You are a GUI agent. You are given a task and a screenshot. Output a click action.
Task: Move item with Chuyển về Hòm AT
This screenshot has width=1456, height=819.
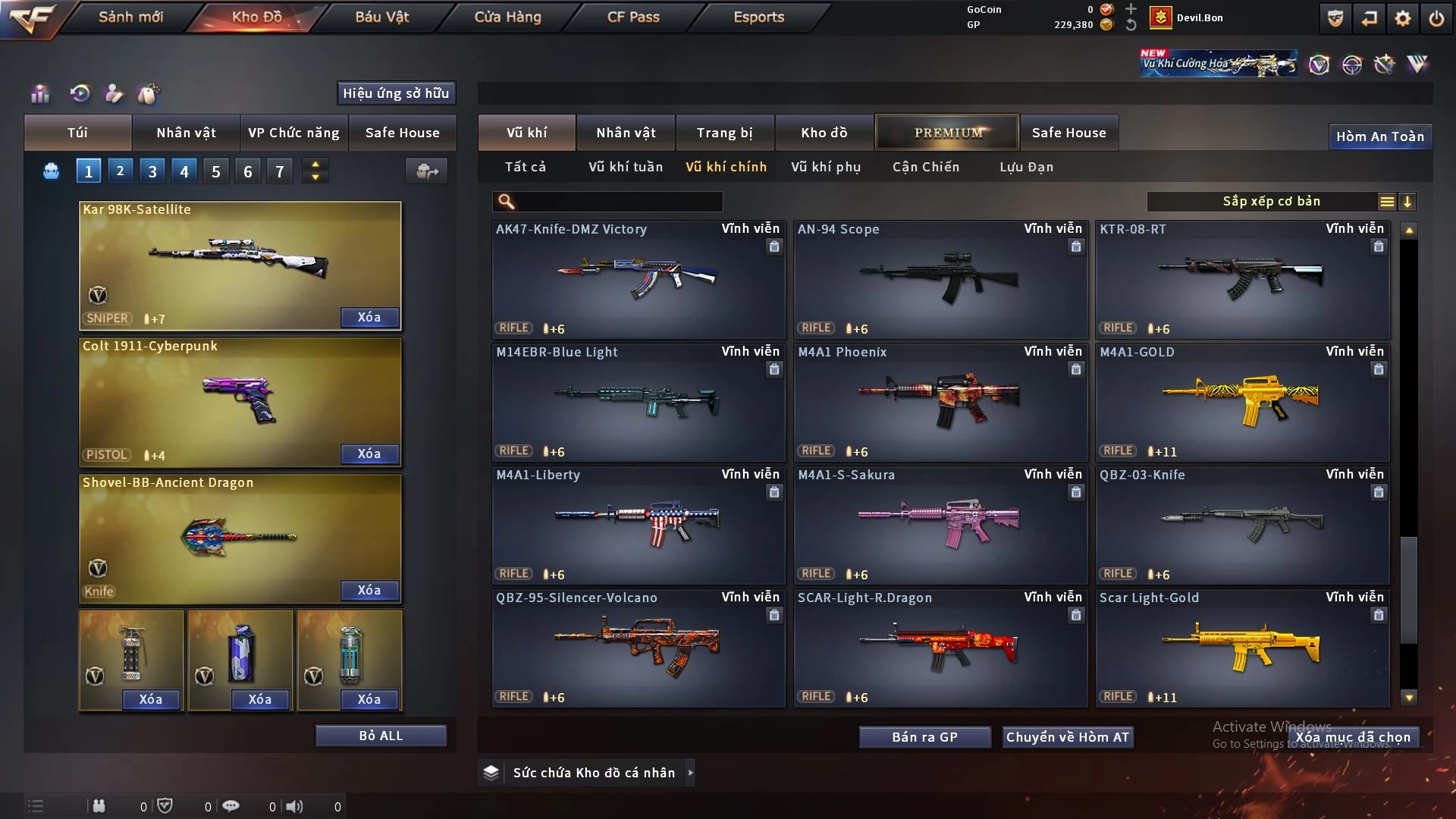(x=1067, y=737)
